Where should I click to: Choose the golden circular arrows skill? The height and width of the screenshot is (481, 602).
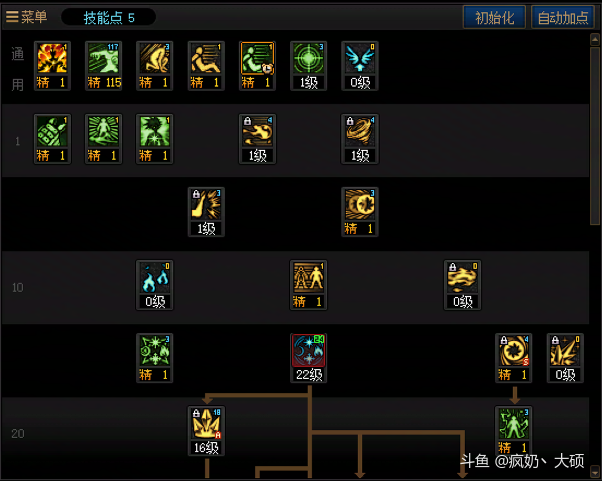pyautogui.click(x=513, y=354)
